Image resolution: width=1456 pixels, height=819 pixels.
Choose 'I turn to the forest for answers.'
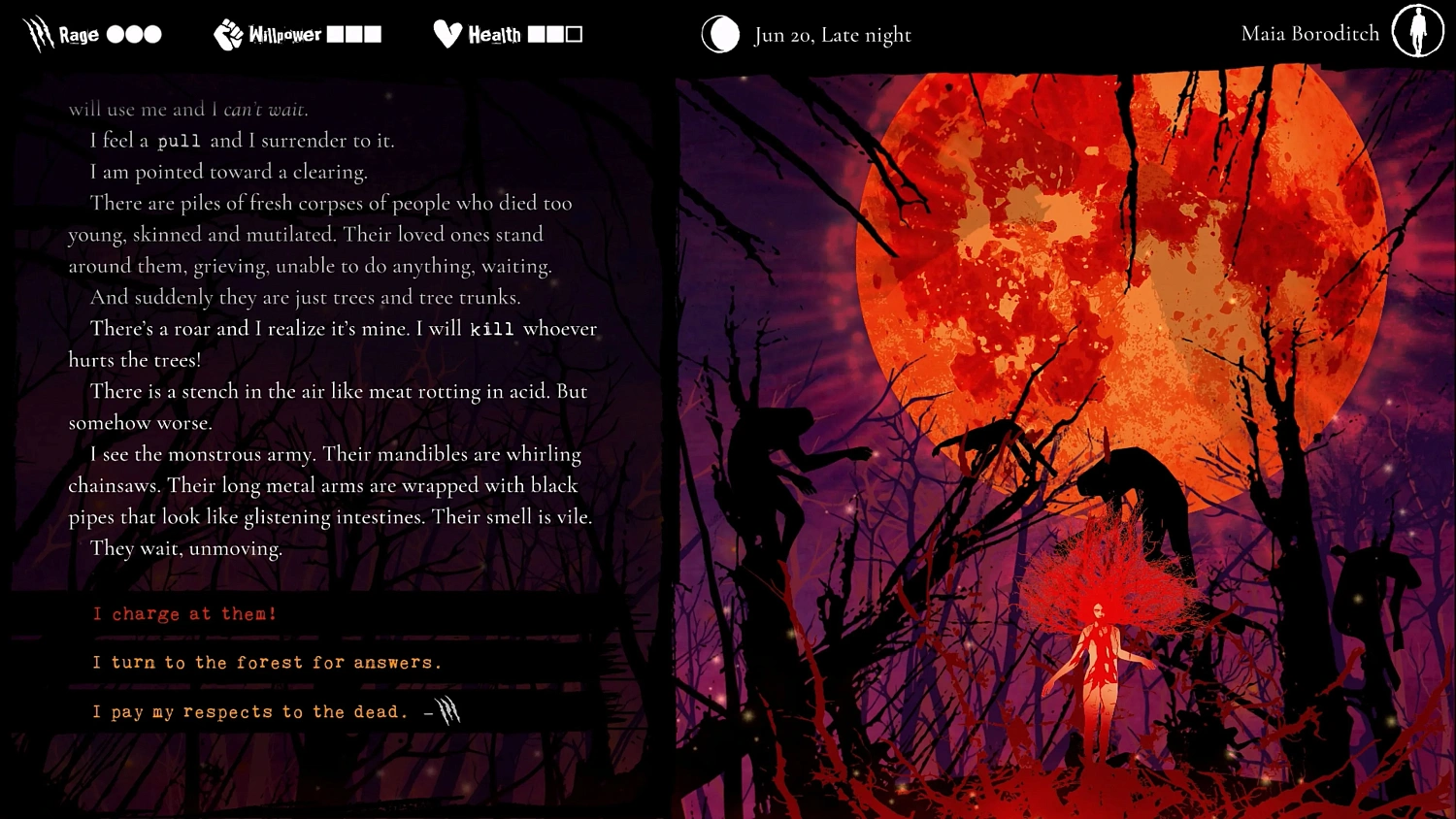(267, 662)
